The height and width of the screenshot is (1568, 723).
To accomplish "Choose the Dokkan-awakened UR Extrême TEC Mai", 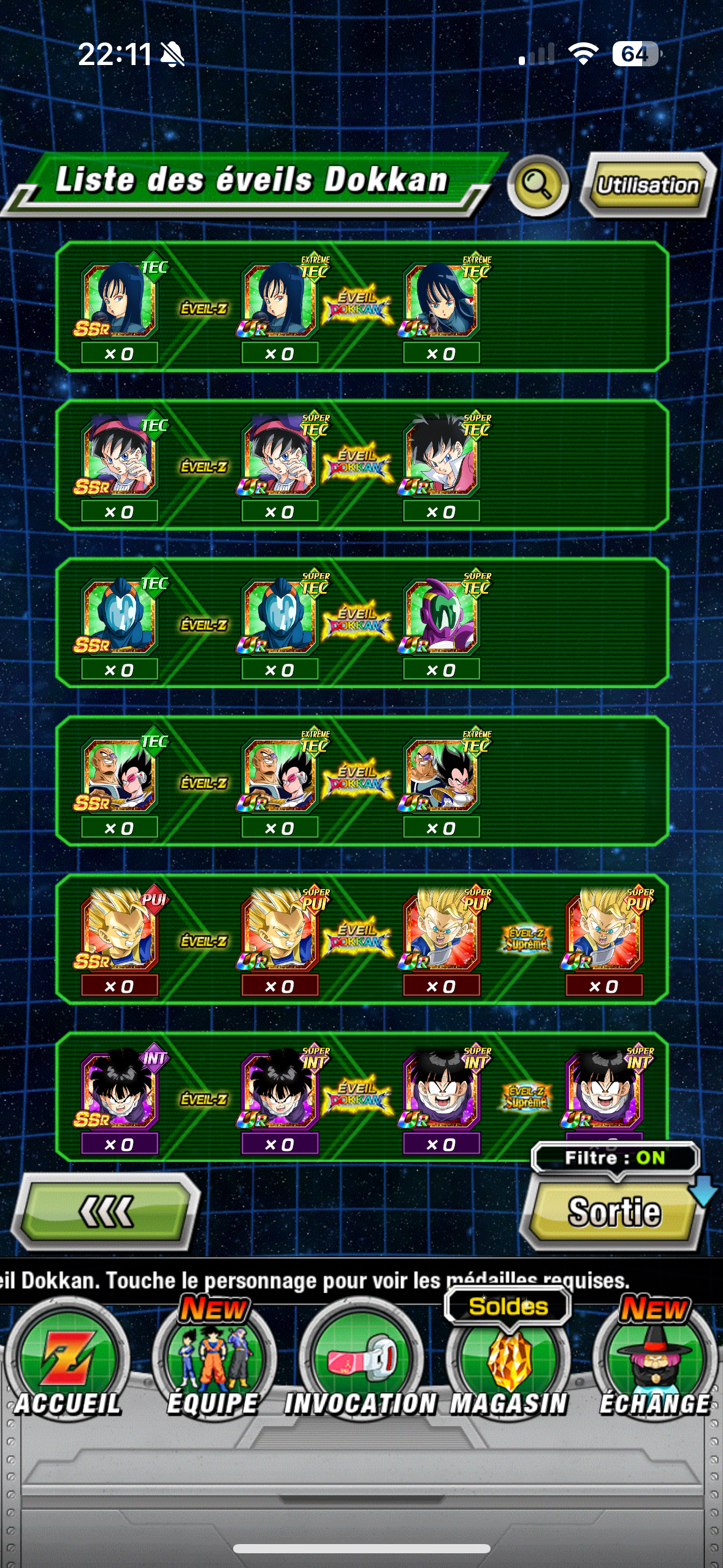I will pos(442,301).
